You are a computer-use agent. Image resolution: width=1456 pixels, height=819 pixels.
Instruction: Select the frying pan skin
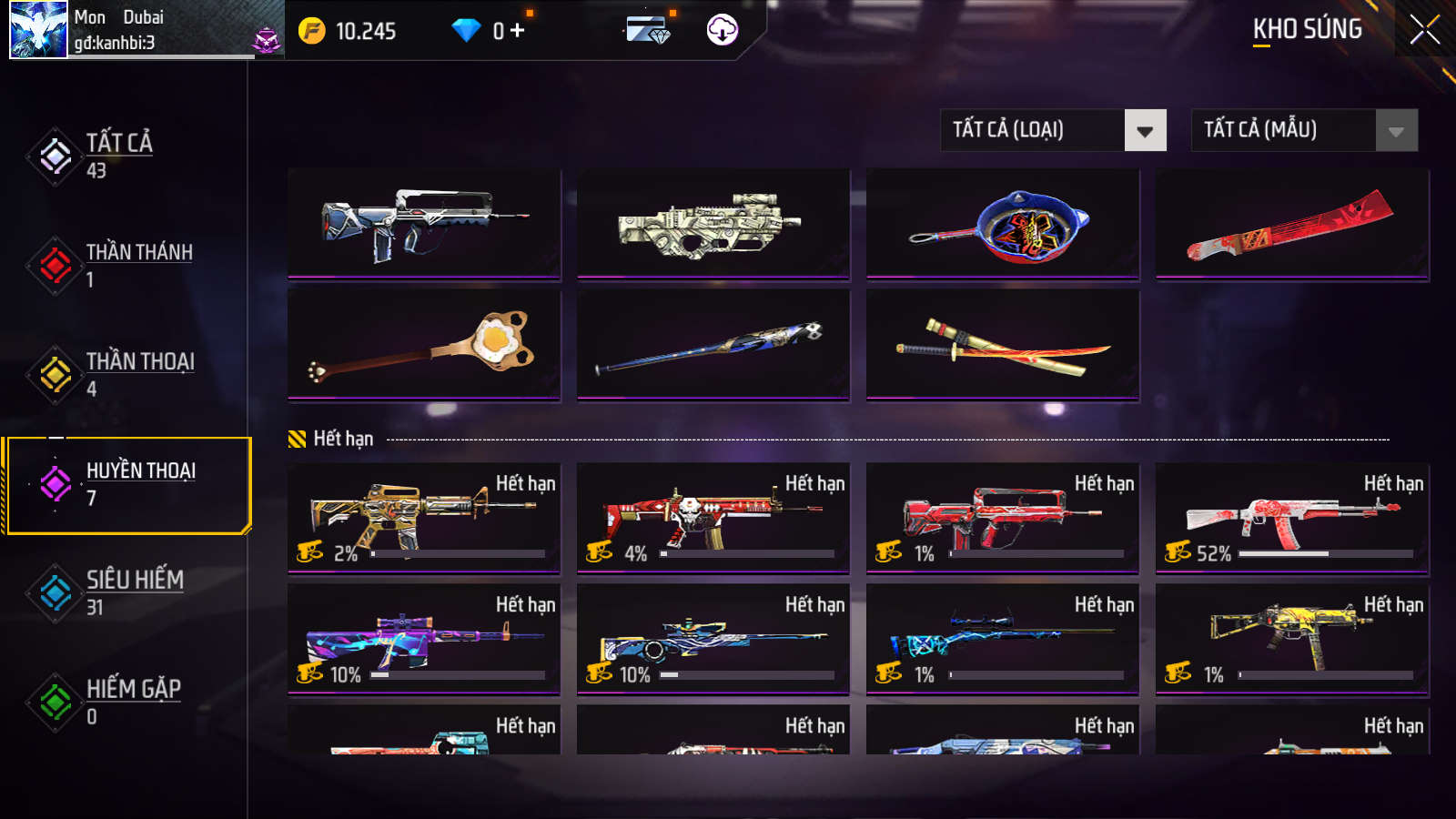pos(1003,224)
